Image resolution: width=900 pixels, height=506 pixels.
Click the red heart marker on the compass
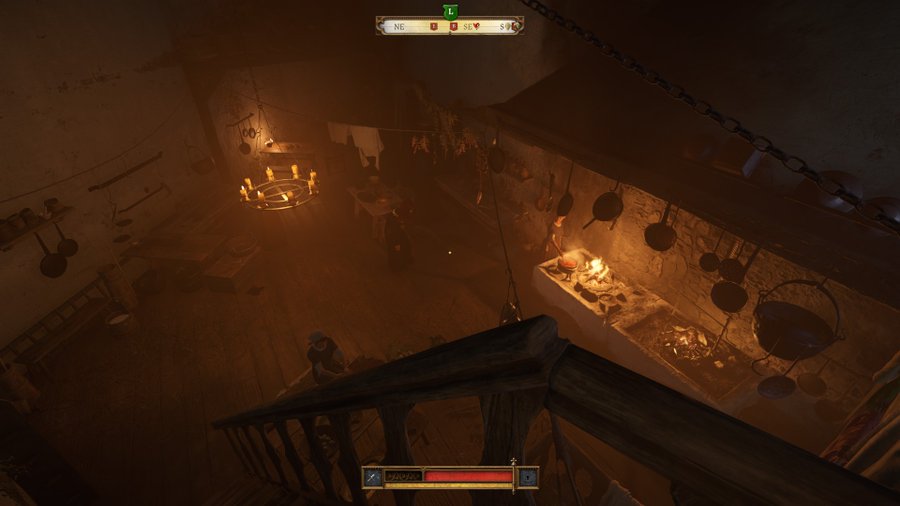tap(477, 27)
